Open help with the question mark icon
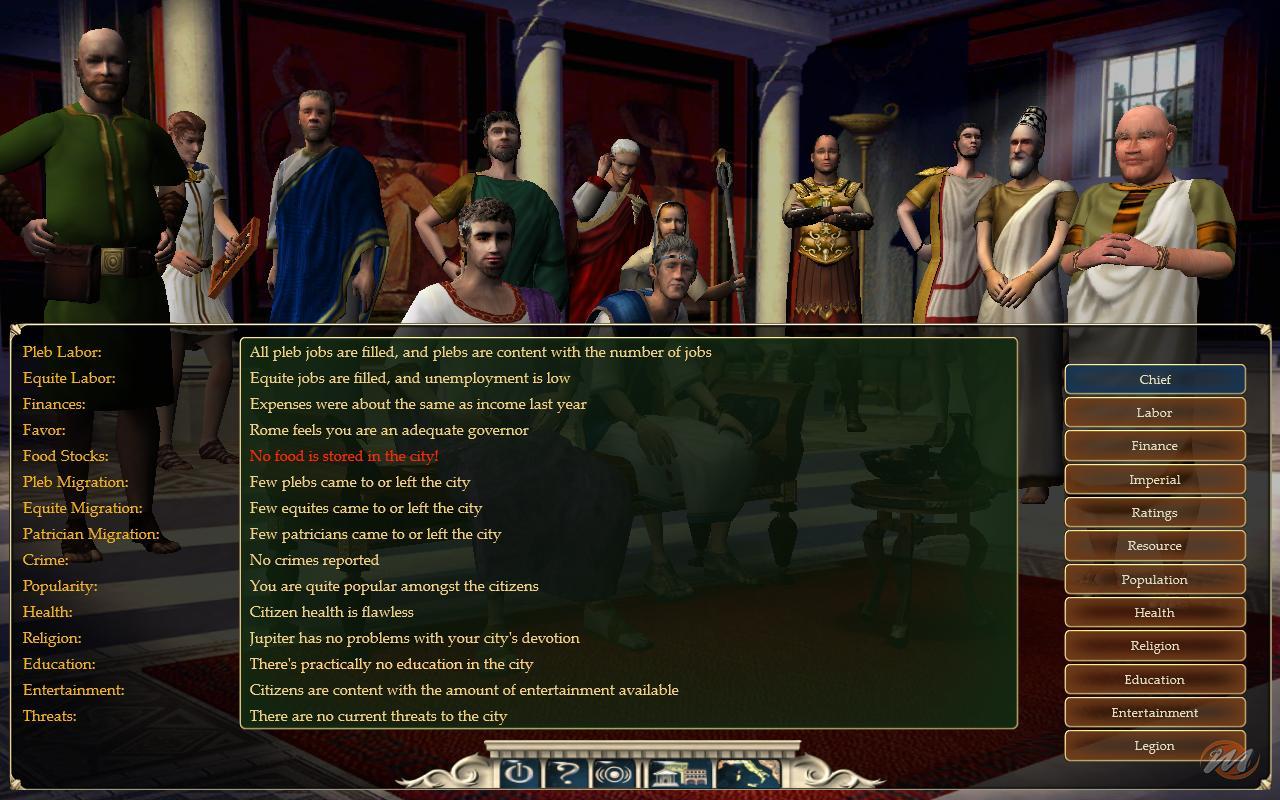The height and width of the screenshot is (800, 1280). click(x=566, y=772)
